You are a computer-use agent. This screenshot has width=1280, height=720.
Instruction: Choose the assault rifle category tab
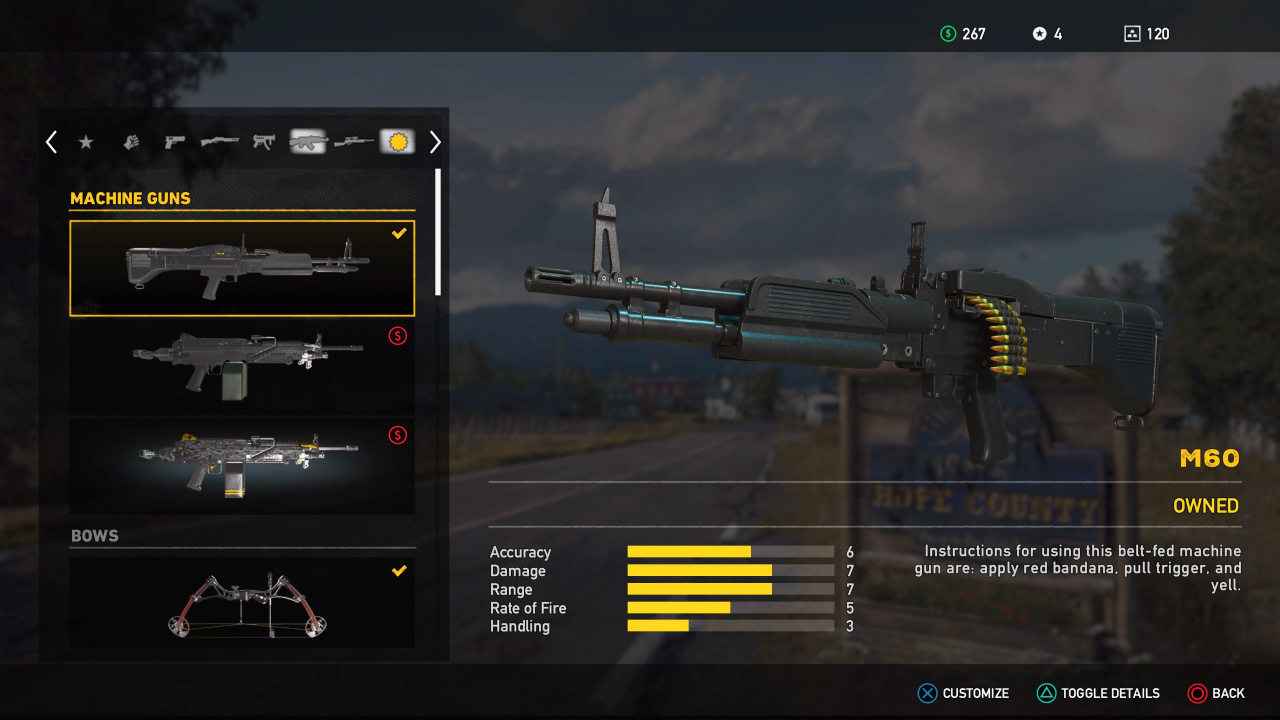pos(308,143)
